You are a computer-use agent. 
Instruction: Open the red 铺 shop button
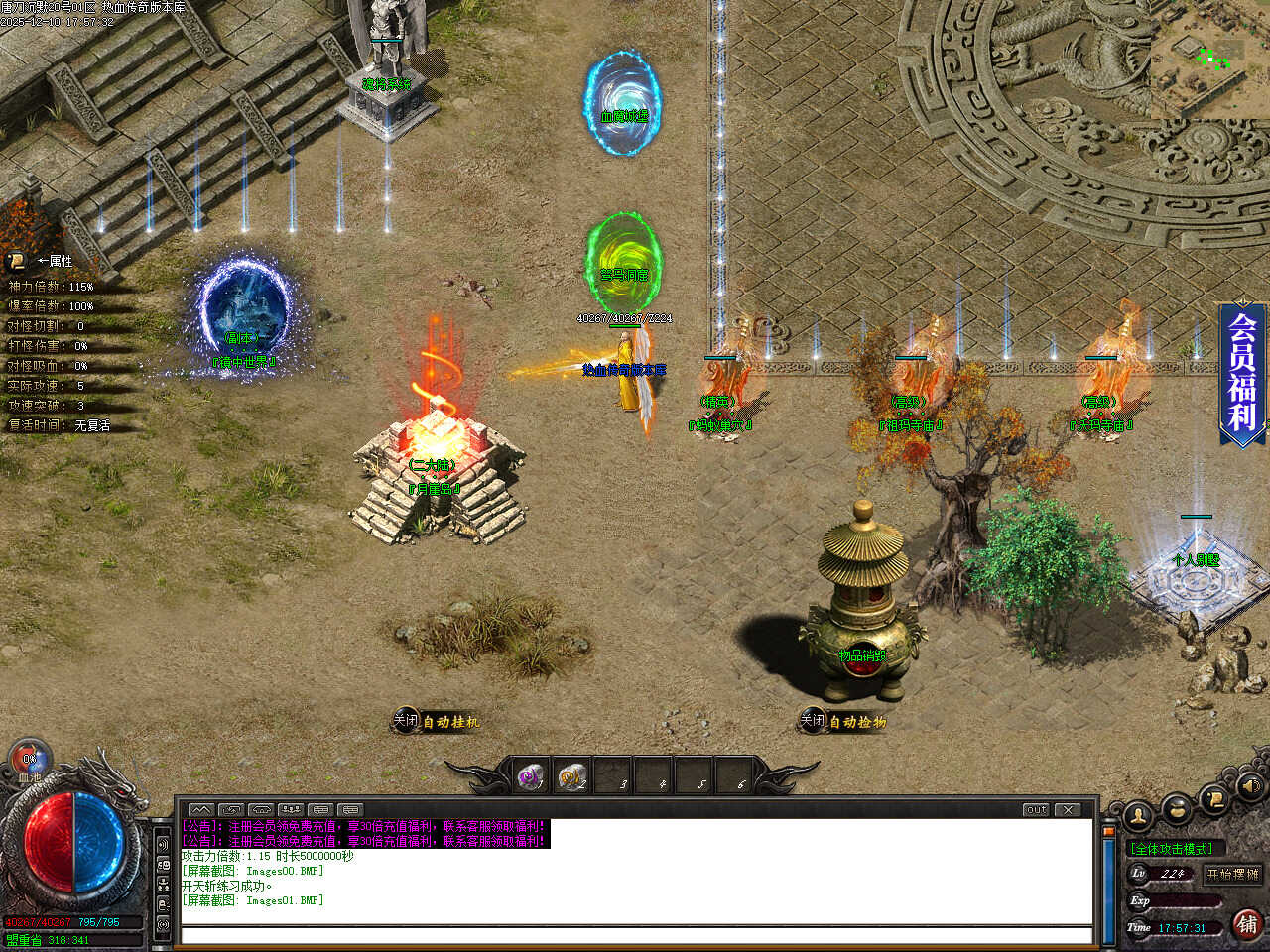tap(1247, 924)
